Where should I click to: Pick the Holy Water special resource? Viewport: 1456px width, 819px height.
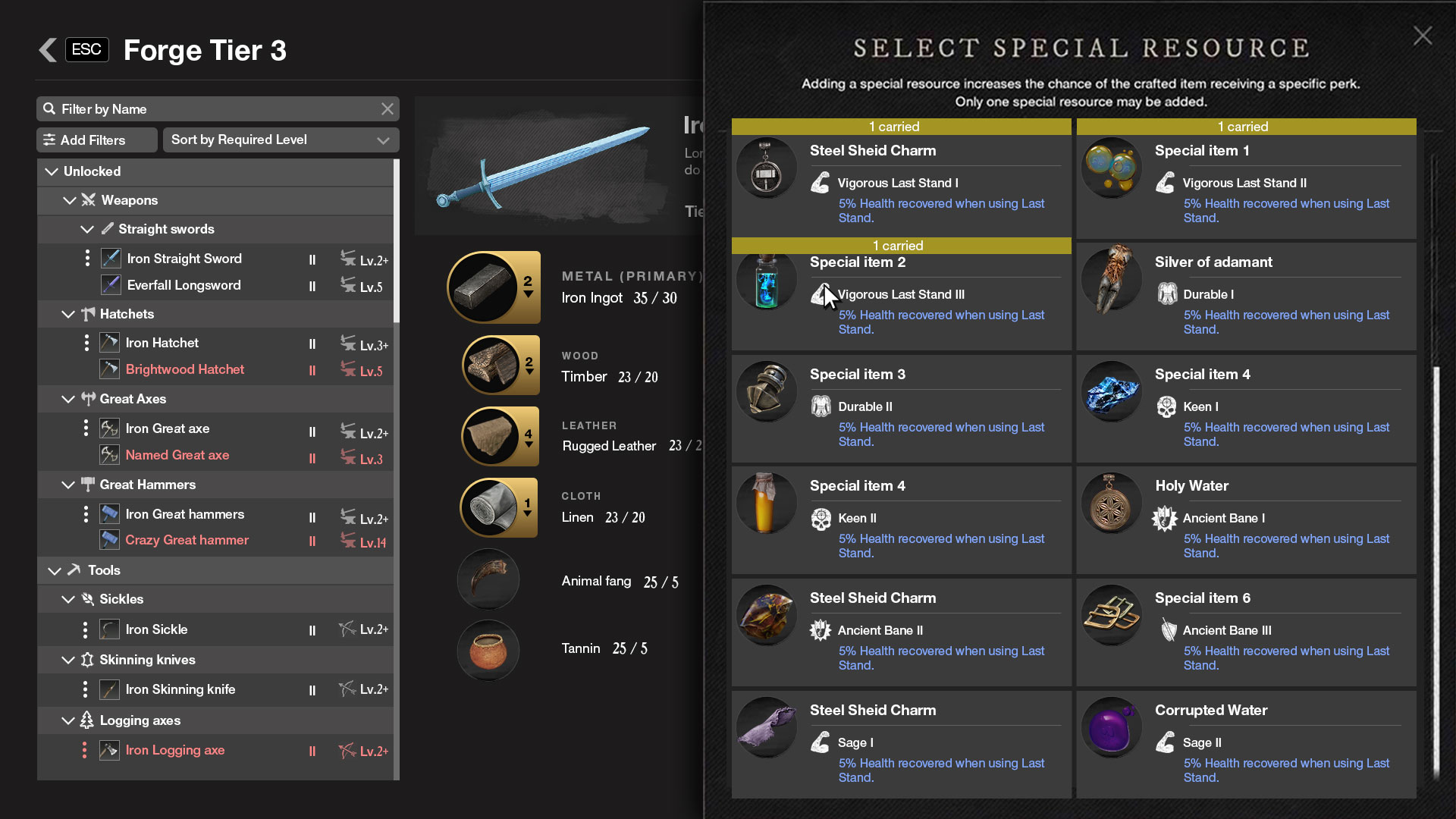pos(1246,519)
